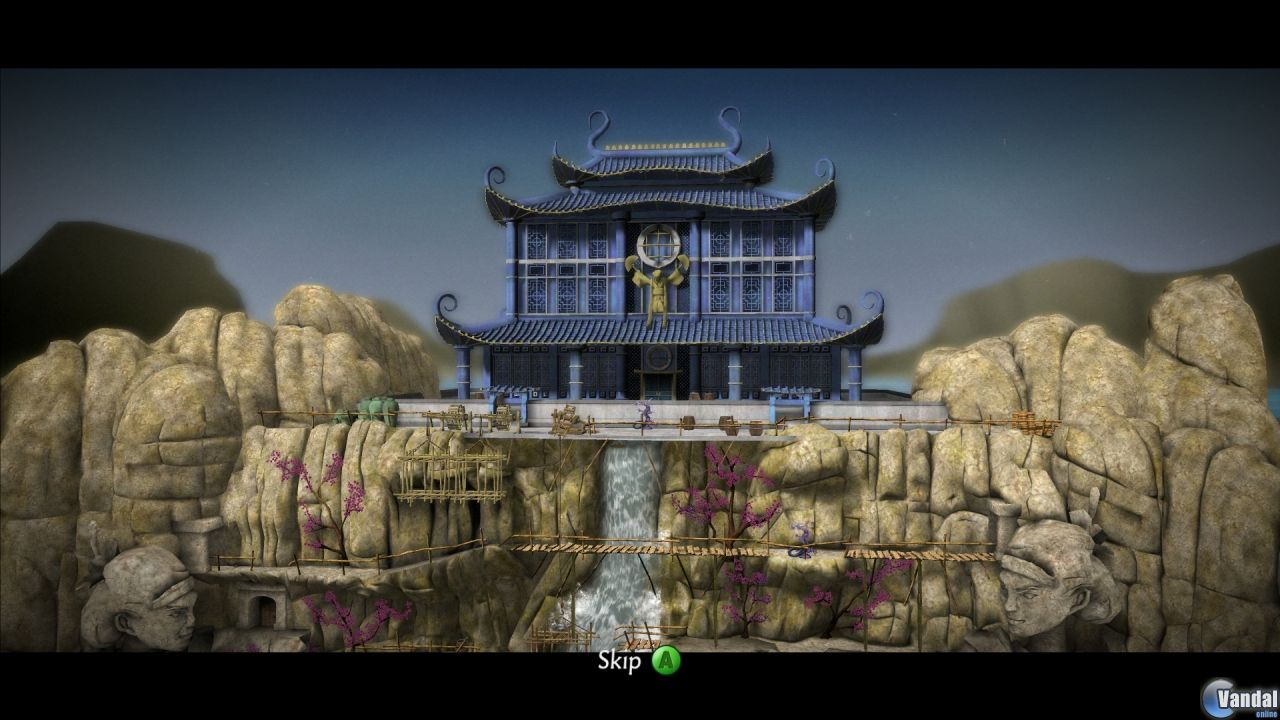Select the purple character standing on the platform
1280x720 pixels.
pos(645,414)
